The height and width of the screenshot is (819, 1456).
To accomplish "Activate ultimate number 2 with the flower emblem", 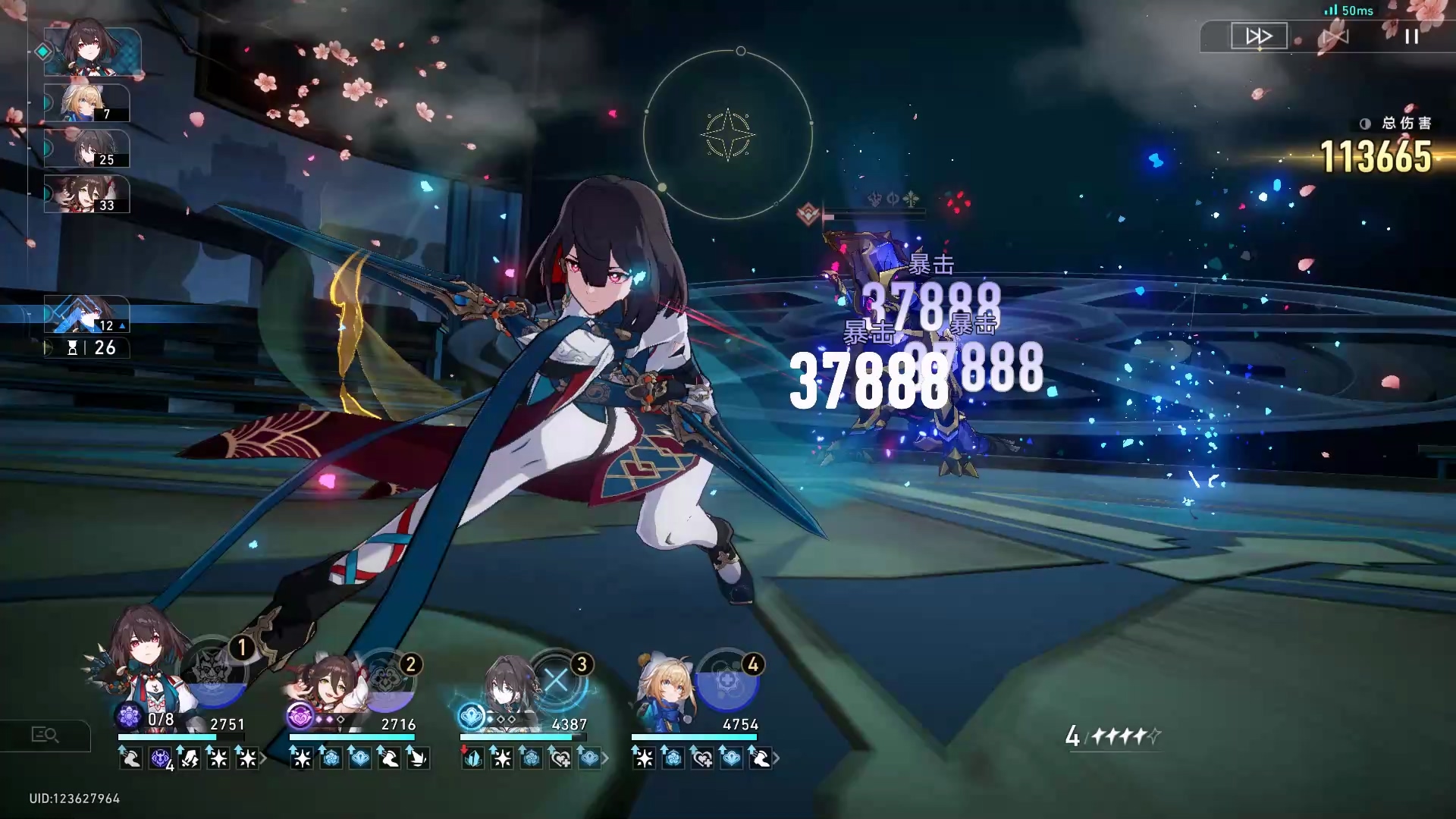I will click(x=385, y=681).
